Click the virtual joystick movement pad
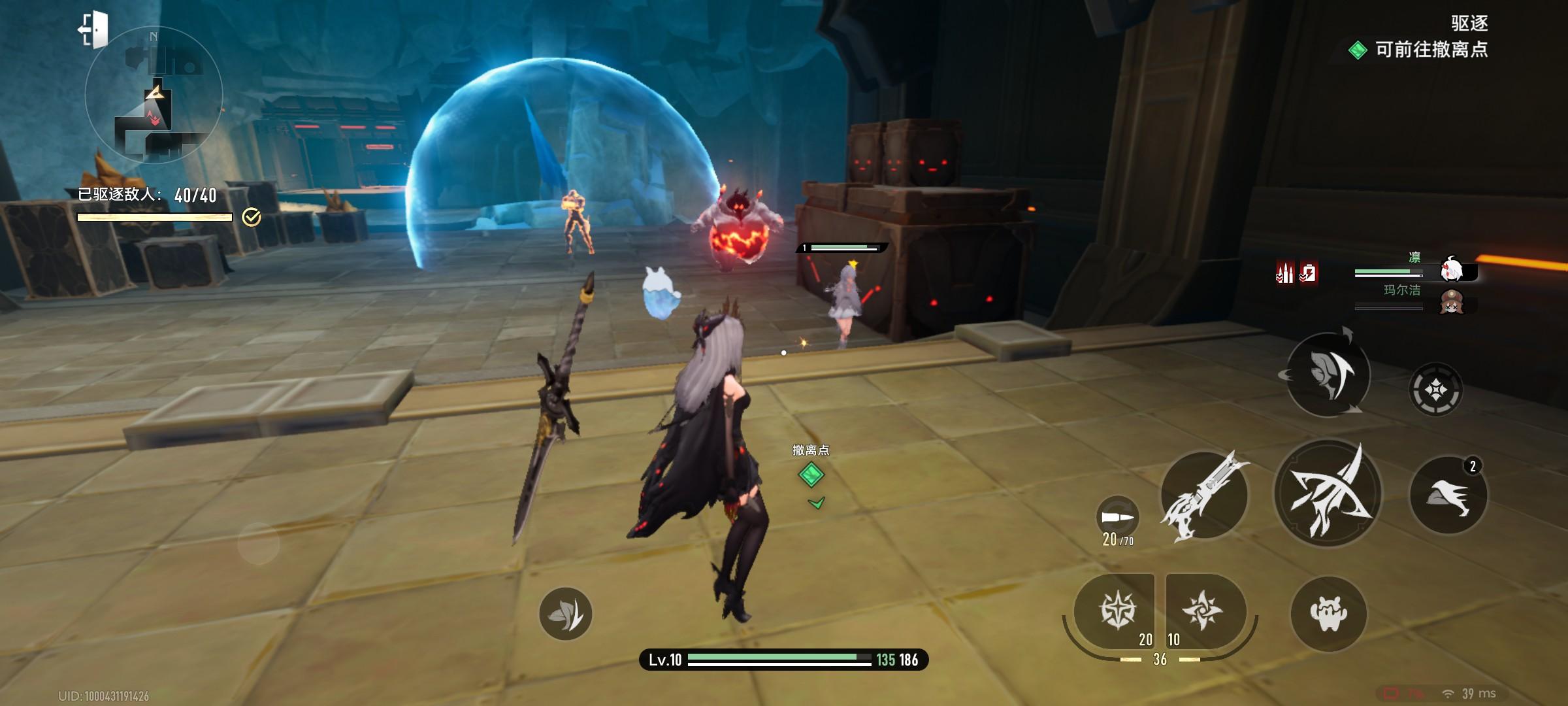Screen dimensions: 1568x706 (259, 543)
